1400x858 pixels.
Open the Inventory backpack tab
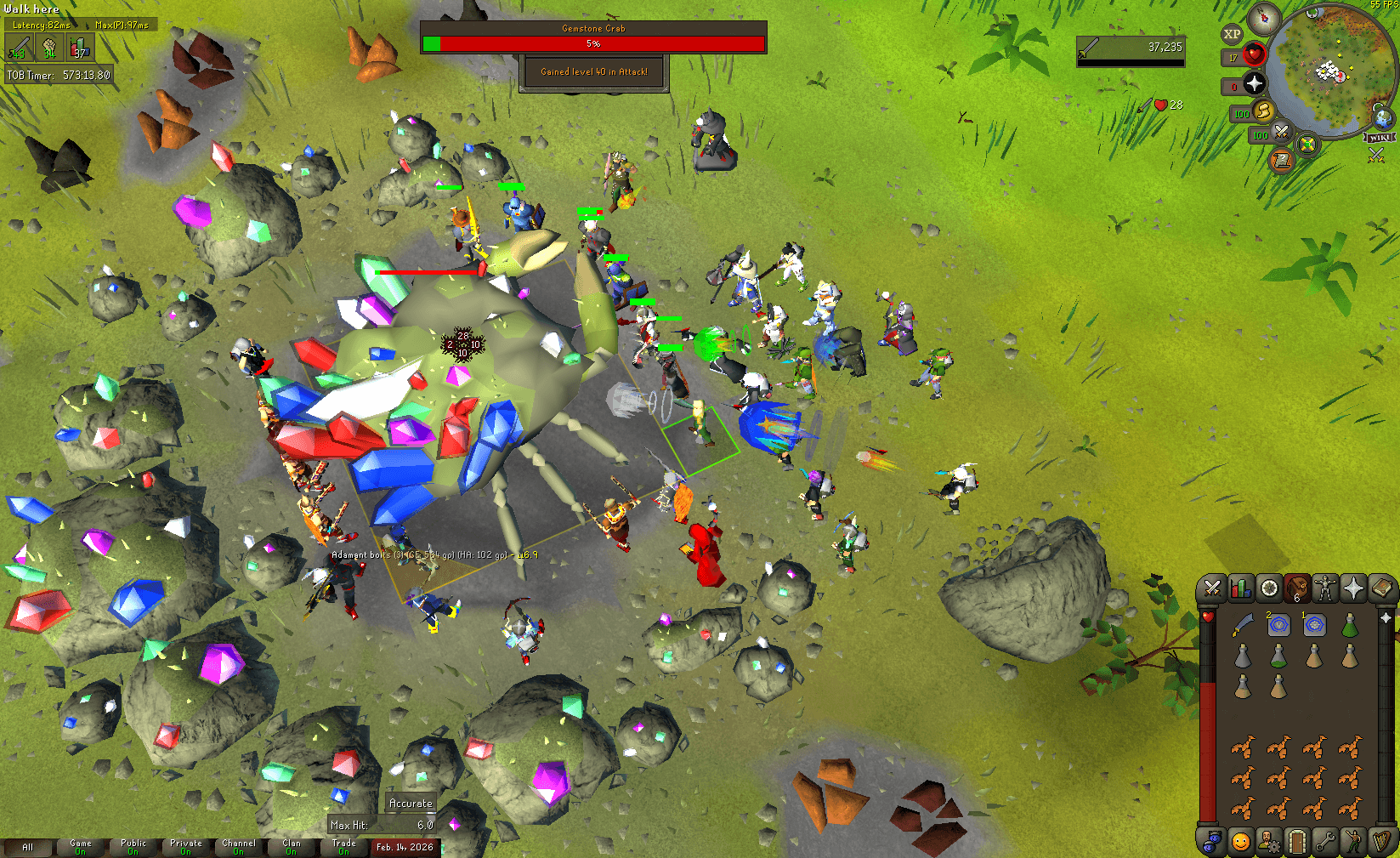click(x=1298, y=588)
